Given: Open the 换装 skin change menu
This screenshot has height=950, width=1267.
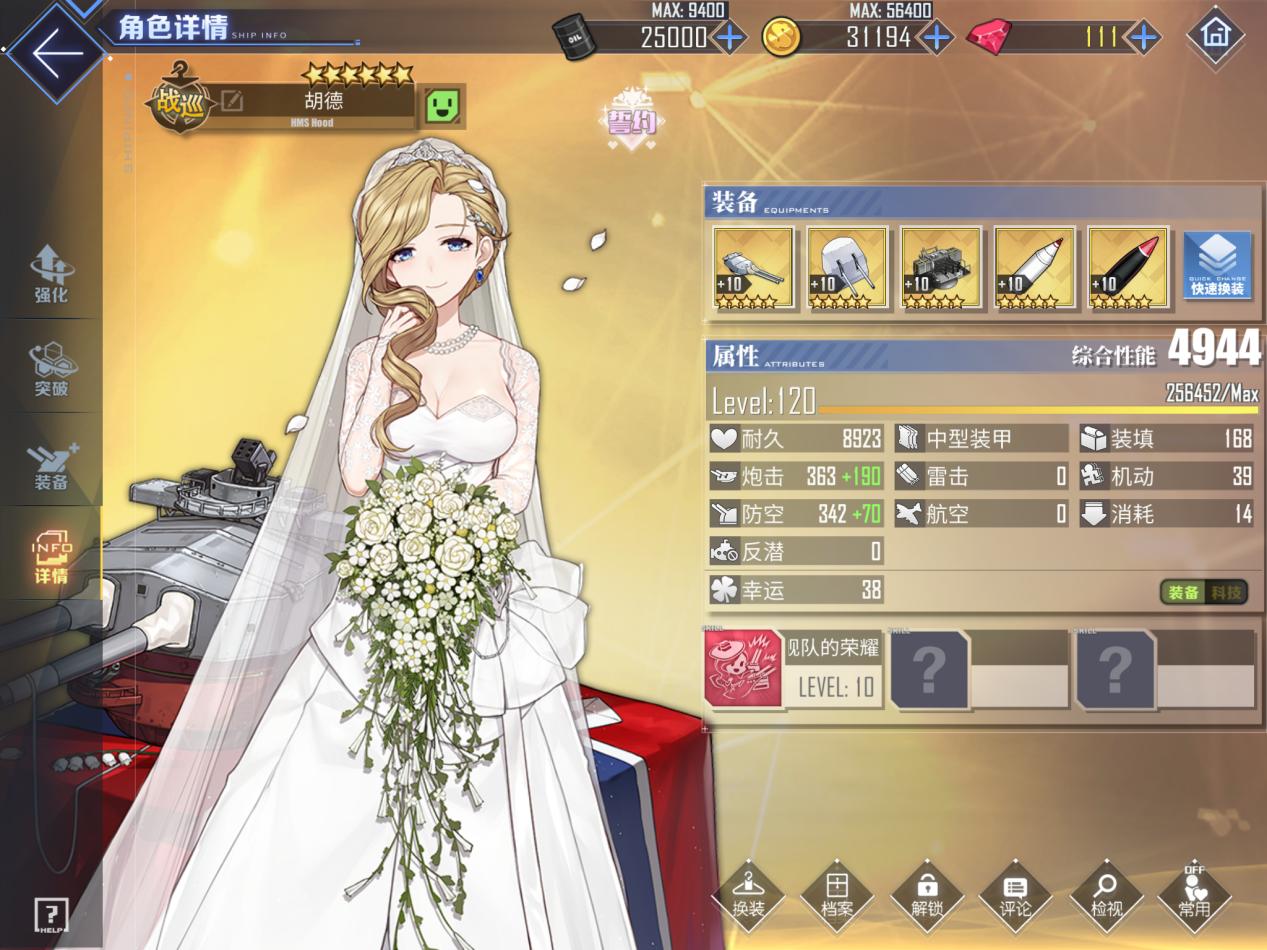Looking at the screenshot, I should click(748, 893).
